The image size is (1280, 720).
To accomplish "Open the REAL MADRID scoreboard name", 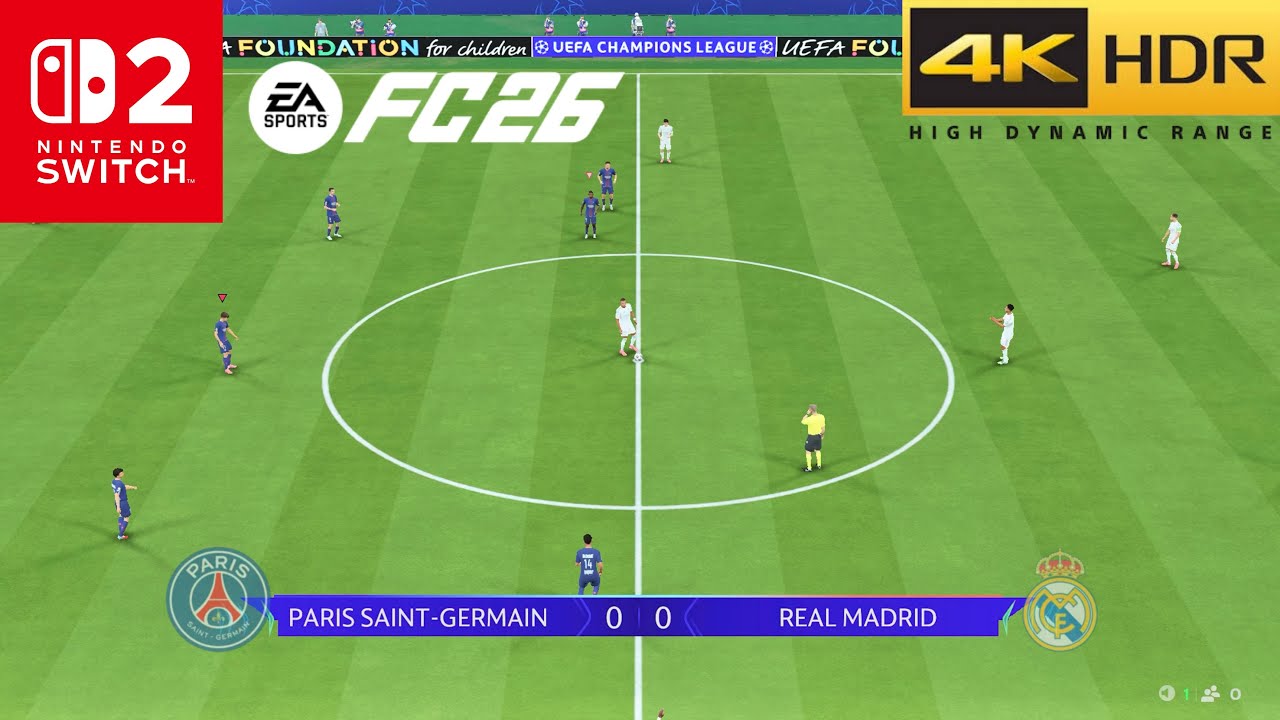I will pos(857,618).
